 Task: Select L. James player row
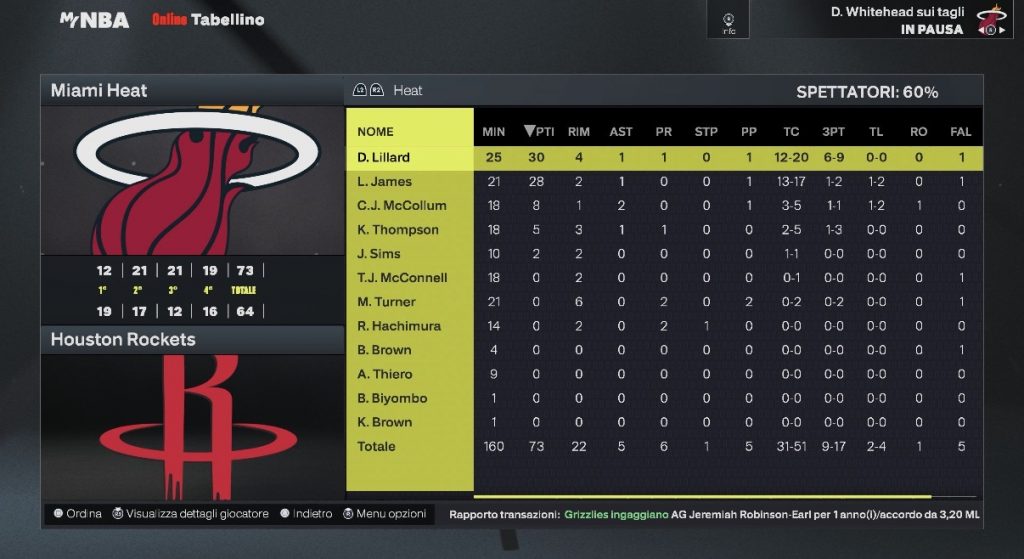coord(384,181)
